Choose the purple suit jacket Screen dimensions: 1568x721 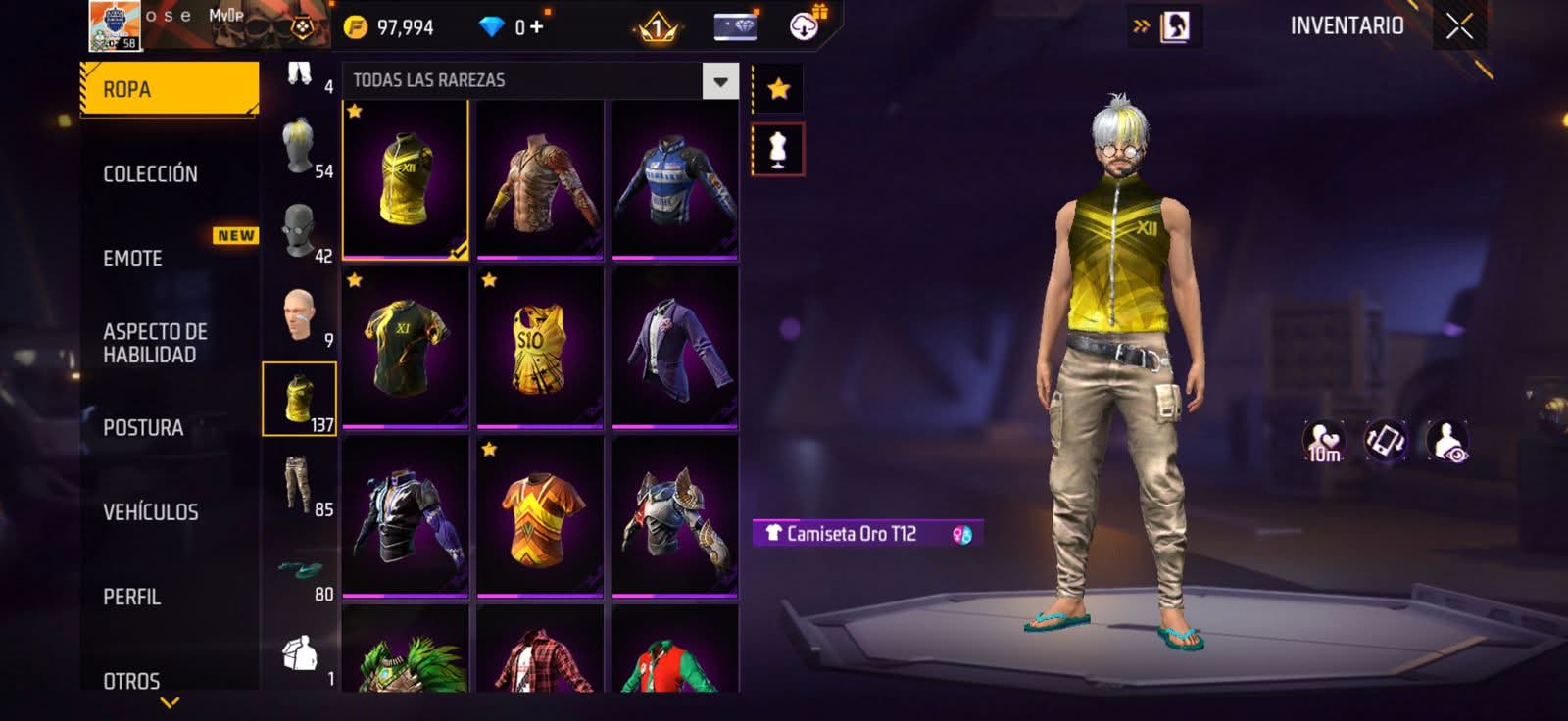(674, 348)
